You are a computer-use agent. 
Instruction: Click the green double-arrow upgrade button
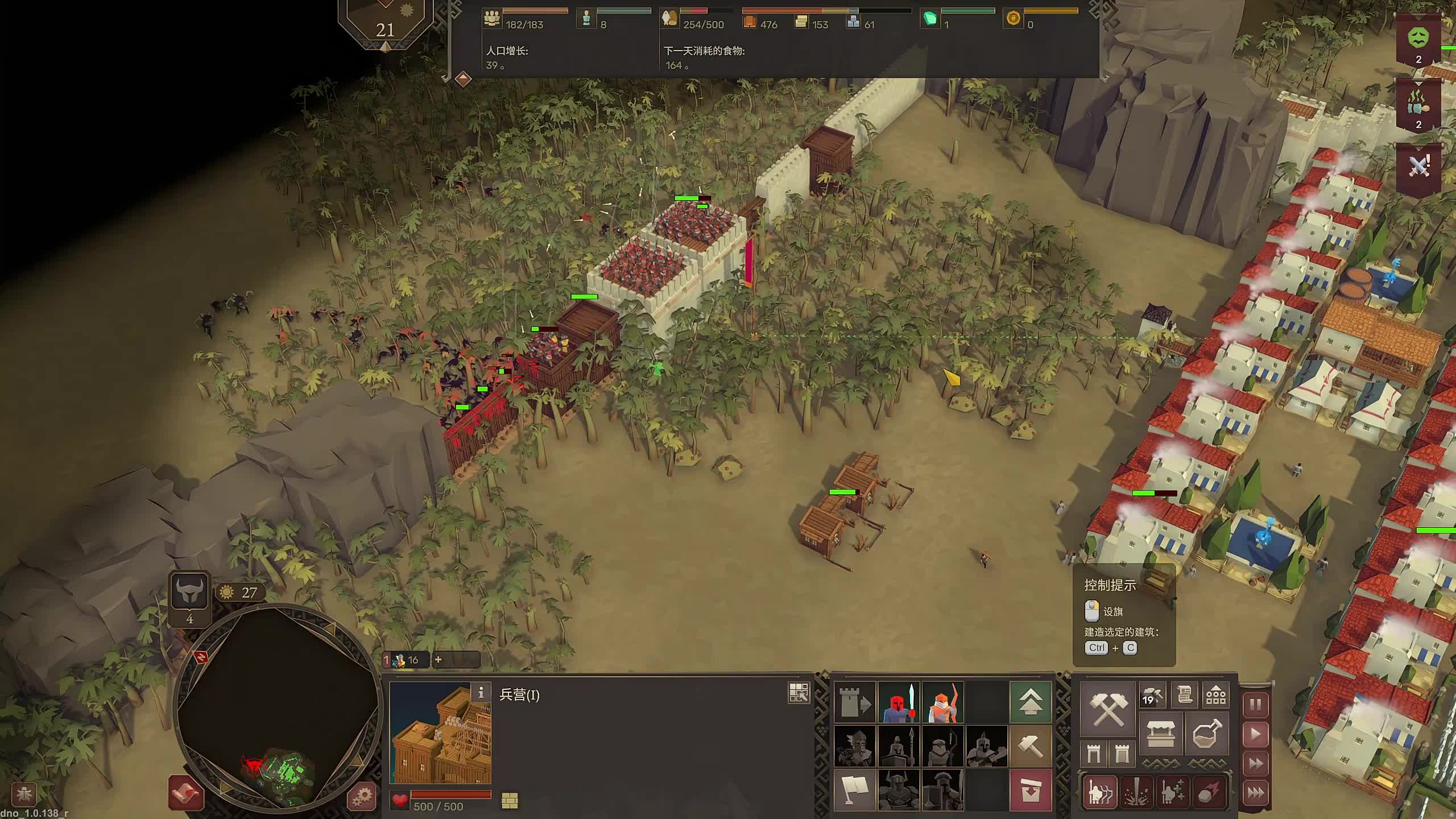1030,702
